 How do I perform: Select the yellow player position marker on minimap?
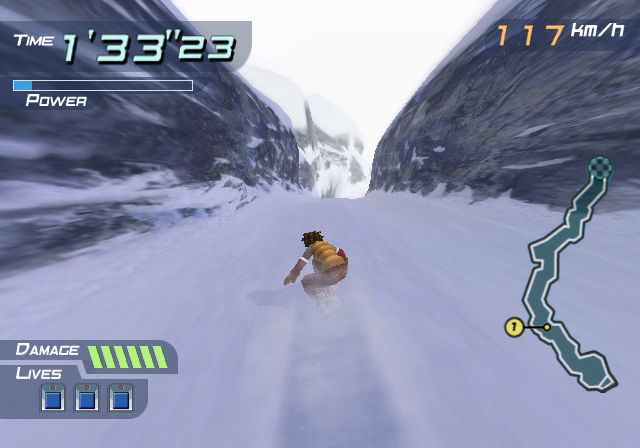(514, 327)
